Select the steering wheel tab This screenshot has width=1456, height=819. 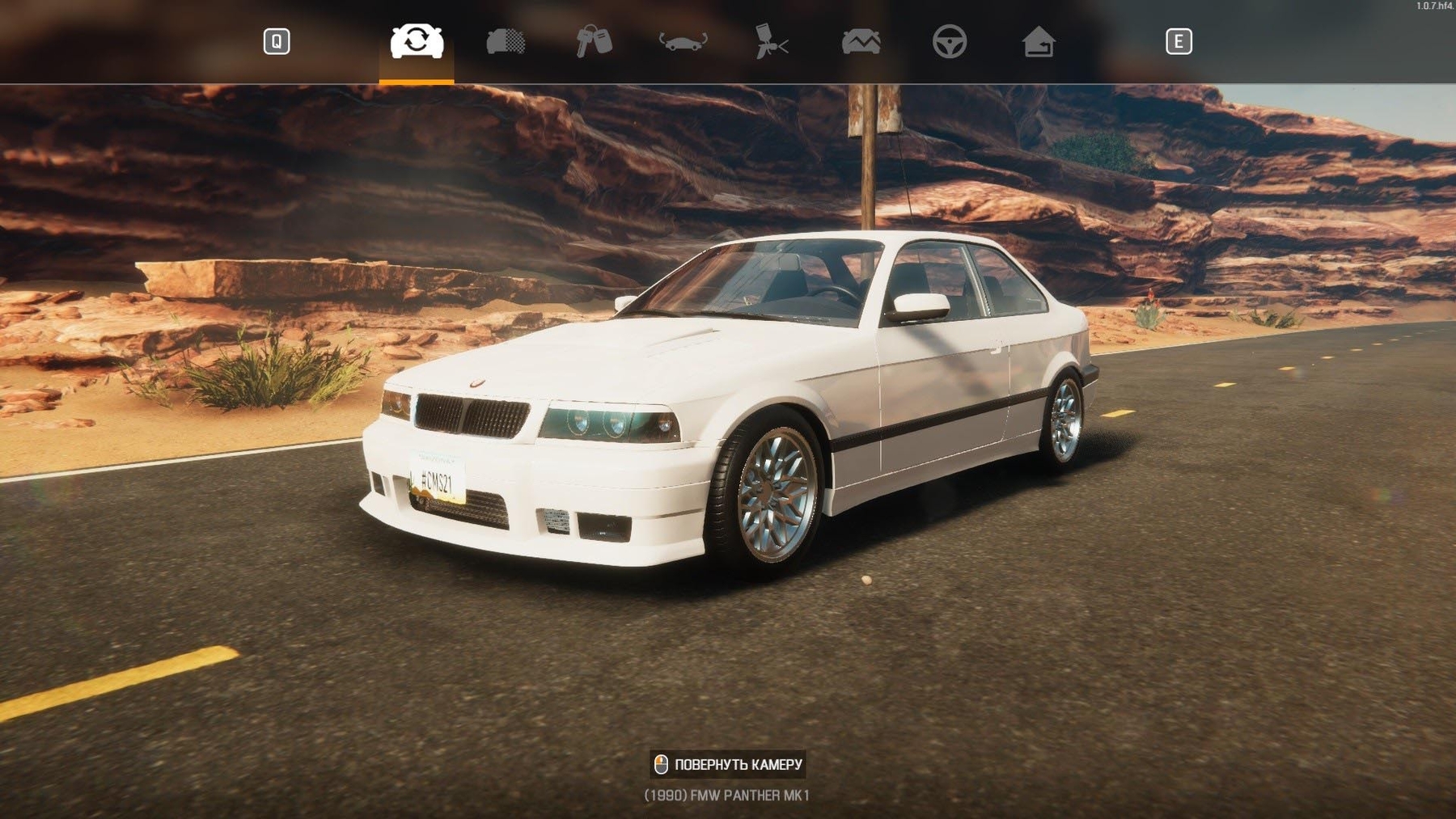click(x=949, y=41)
